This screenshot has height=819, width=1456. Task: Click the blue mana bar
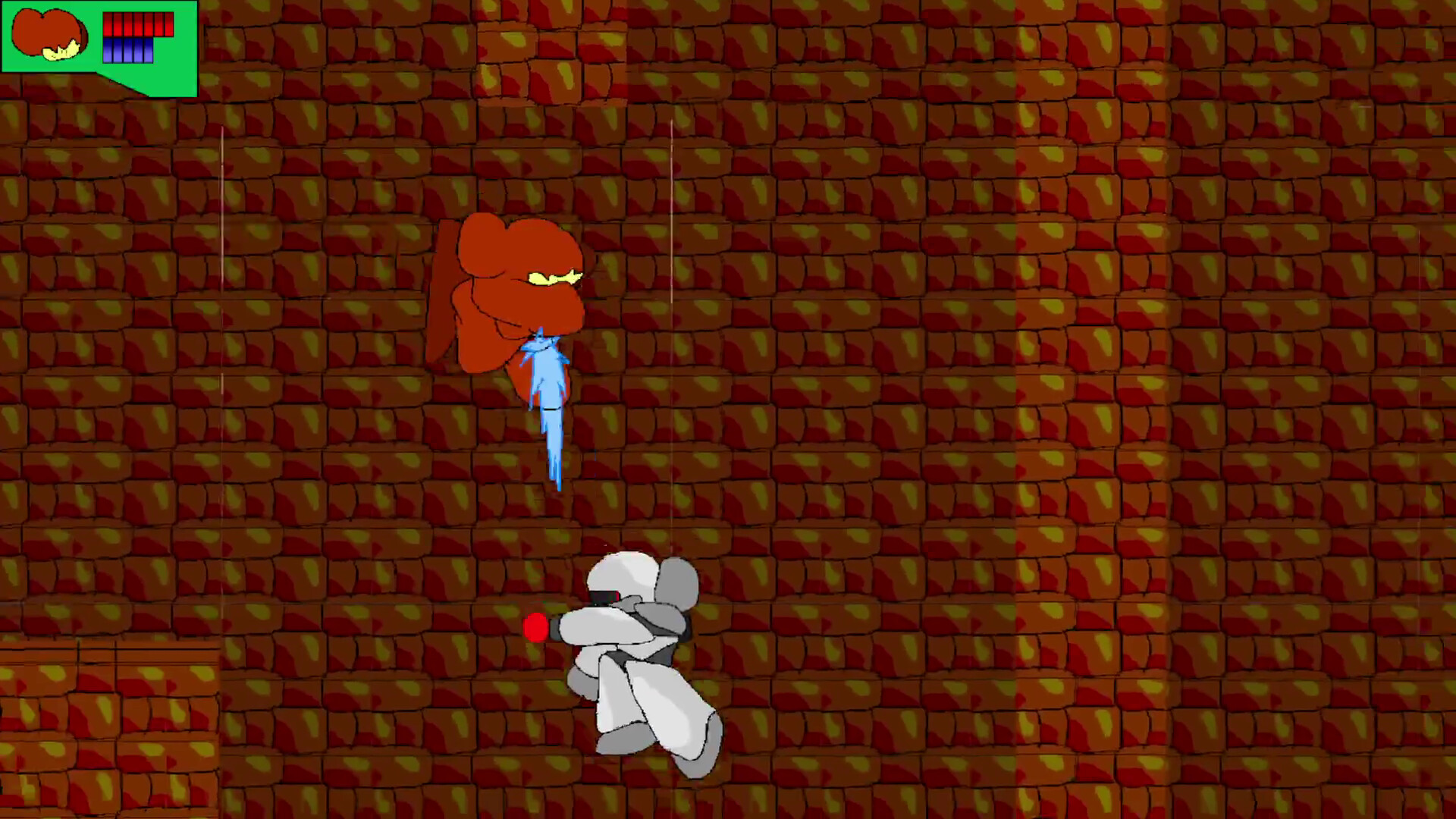point(127,50)
